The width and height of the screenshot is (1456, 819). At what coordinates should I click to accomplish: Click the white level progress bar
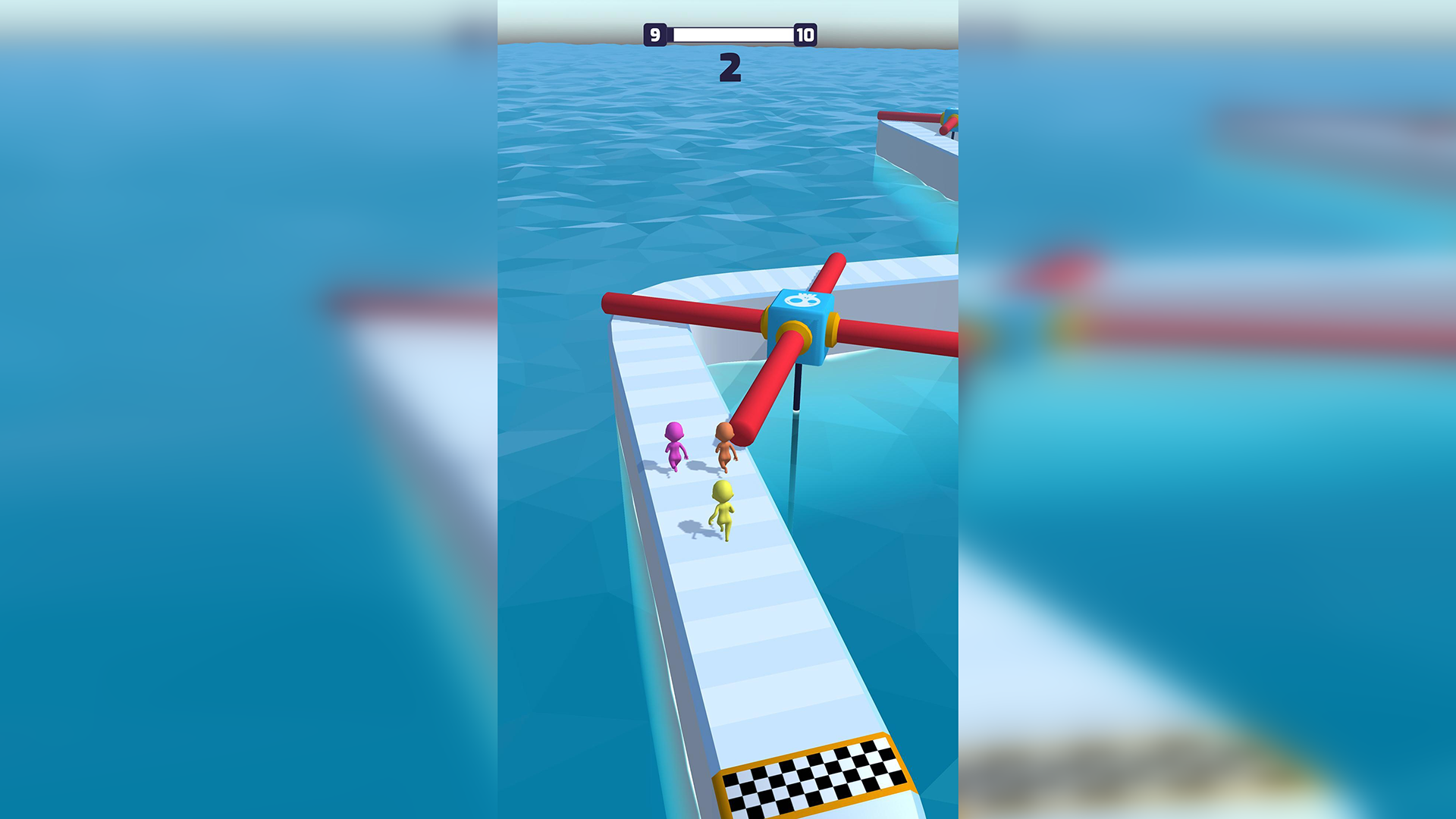pyautogui.click(x=730, y=33)
